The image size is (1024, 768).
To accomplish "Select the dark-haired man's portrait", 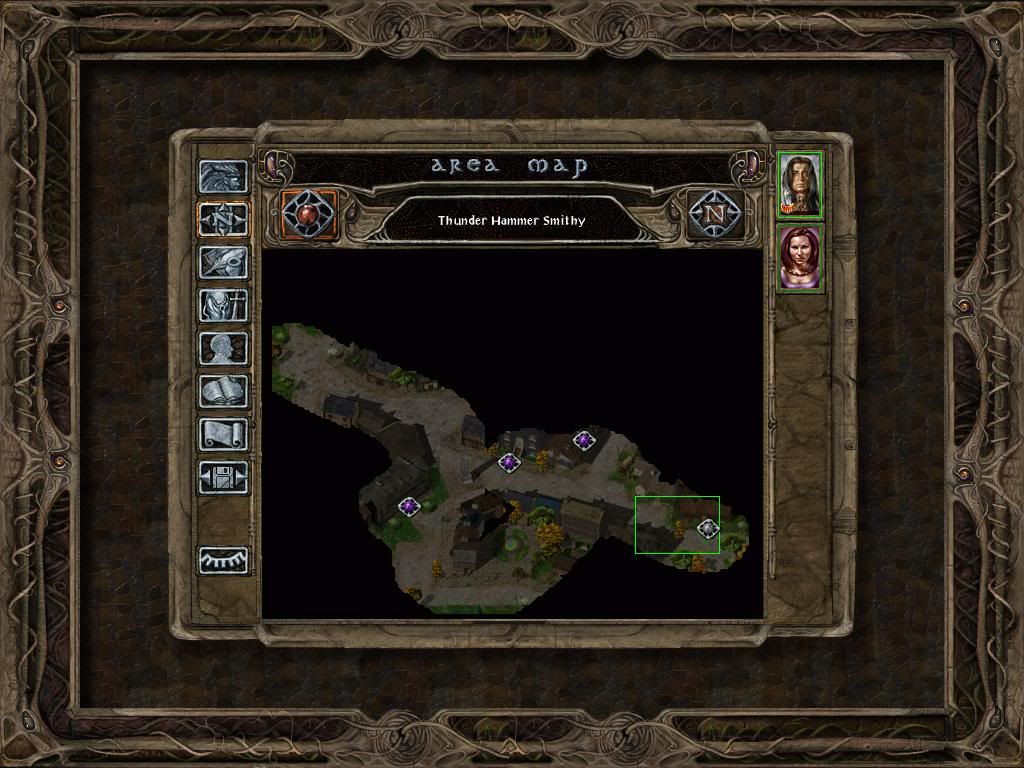I will [x=800, y=184].
